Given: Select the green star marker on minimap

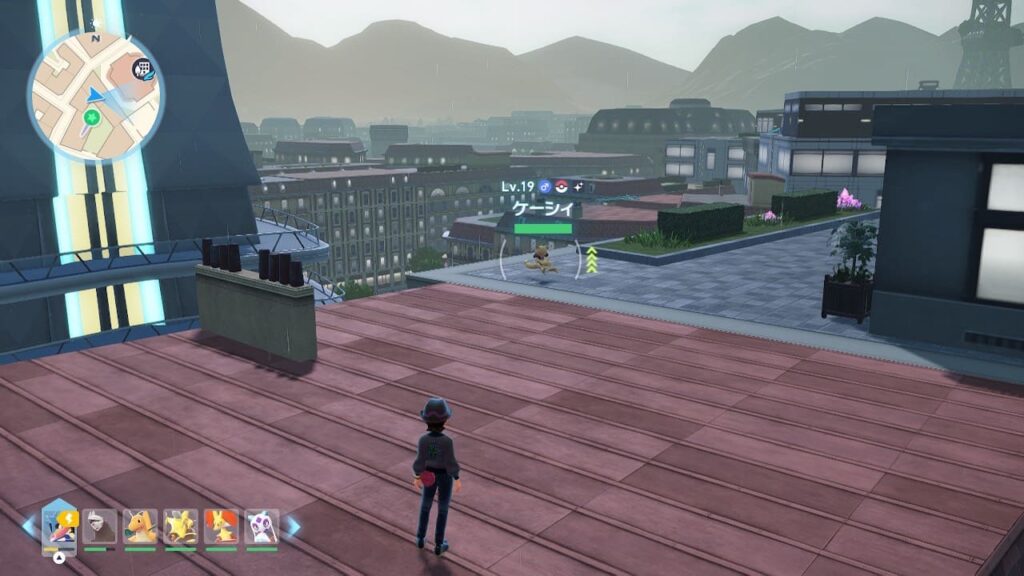Looking at the screenshot, I should pos(92,119).
